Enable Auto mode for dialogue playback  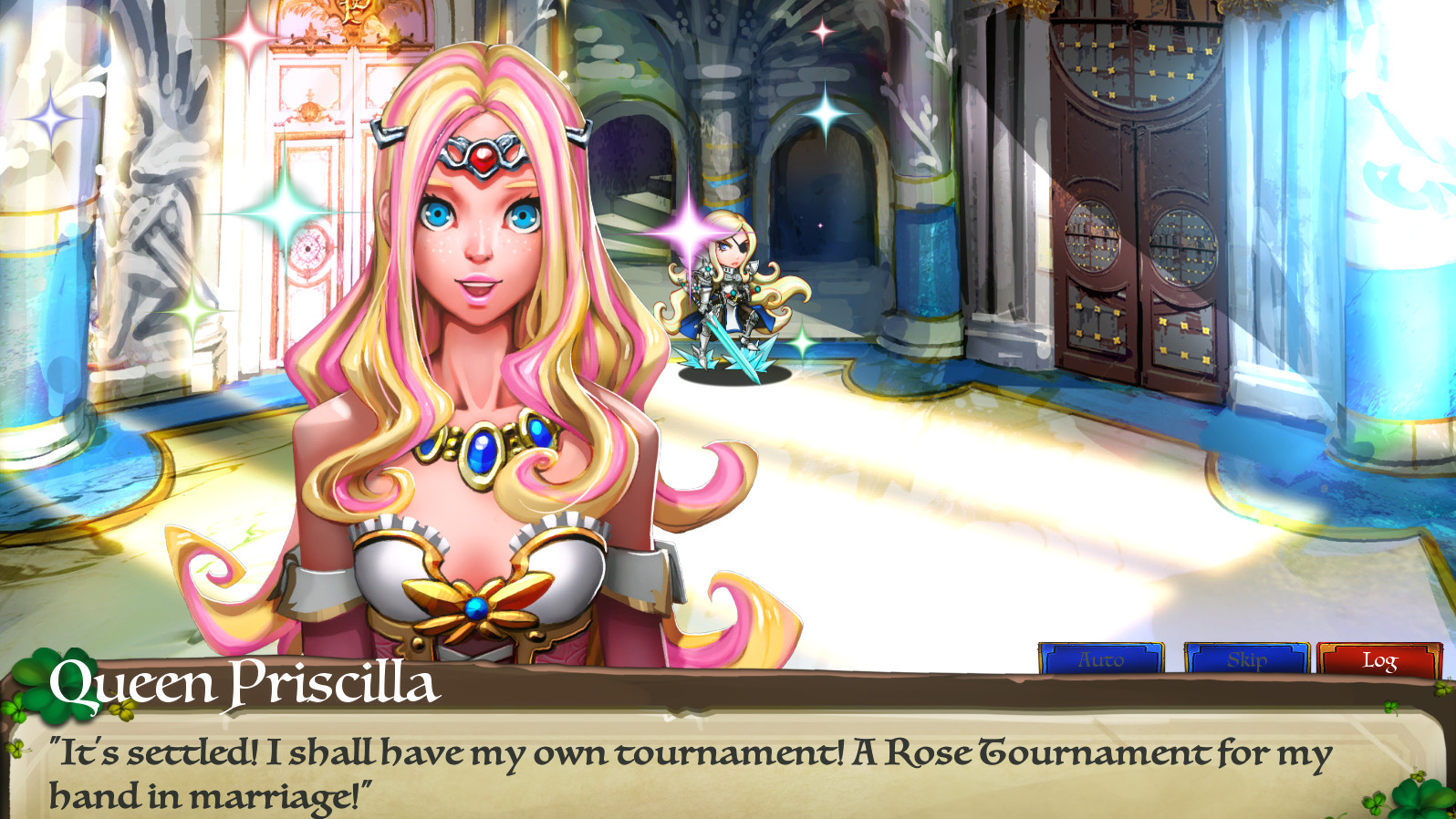click(x=1101, y=658)
